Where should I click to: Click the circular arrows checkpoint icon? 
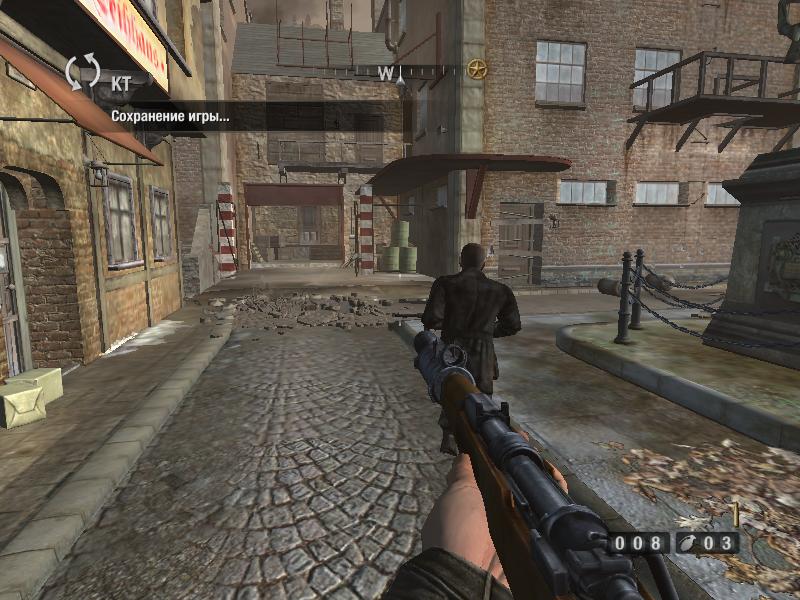coord(83,73)
